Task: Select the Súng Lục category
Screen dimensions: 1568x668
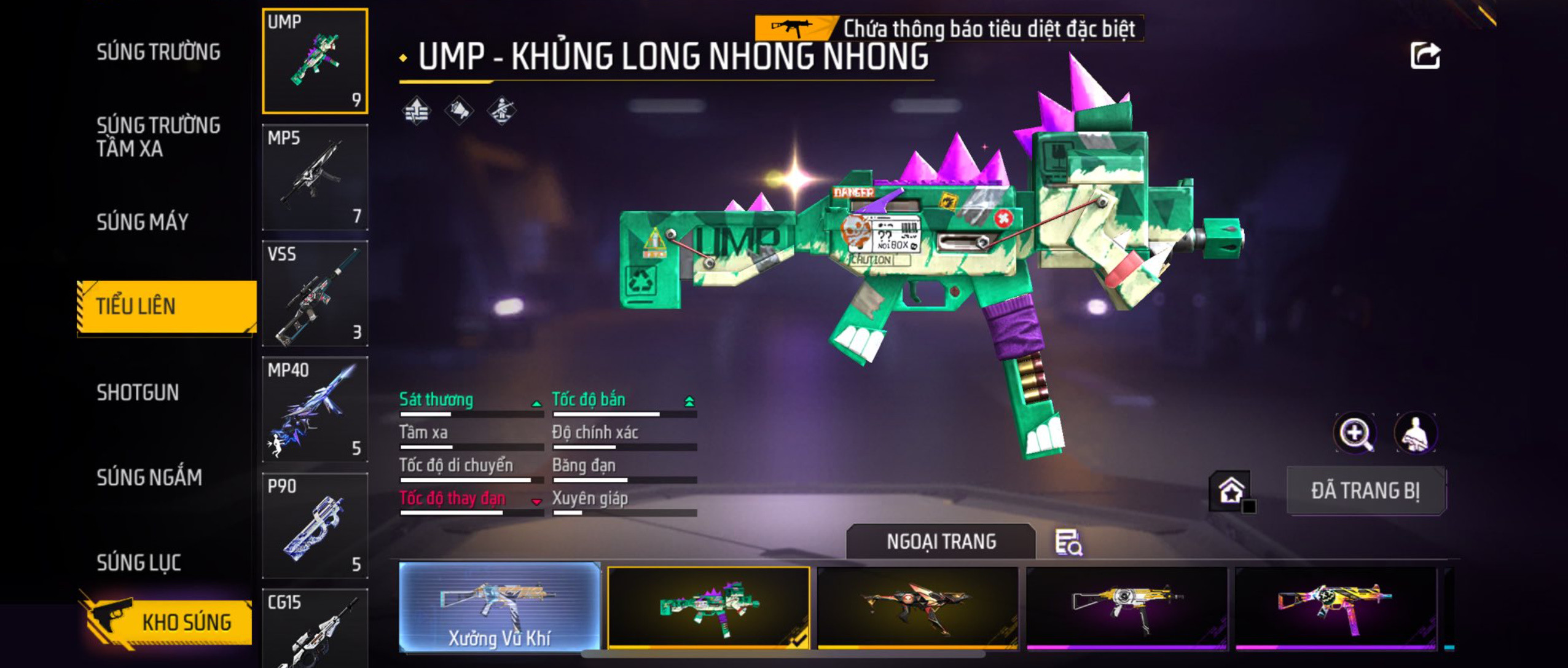Action: click(x=139, y=562)
